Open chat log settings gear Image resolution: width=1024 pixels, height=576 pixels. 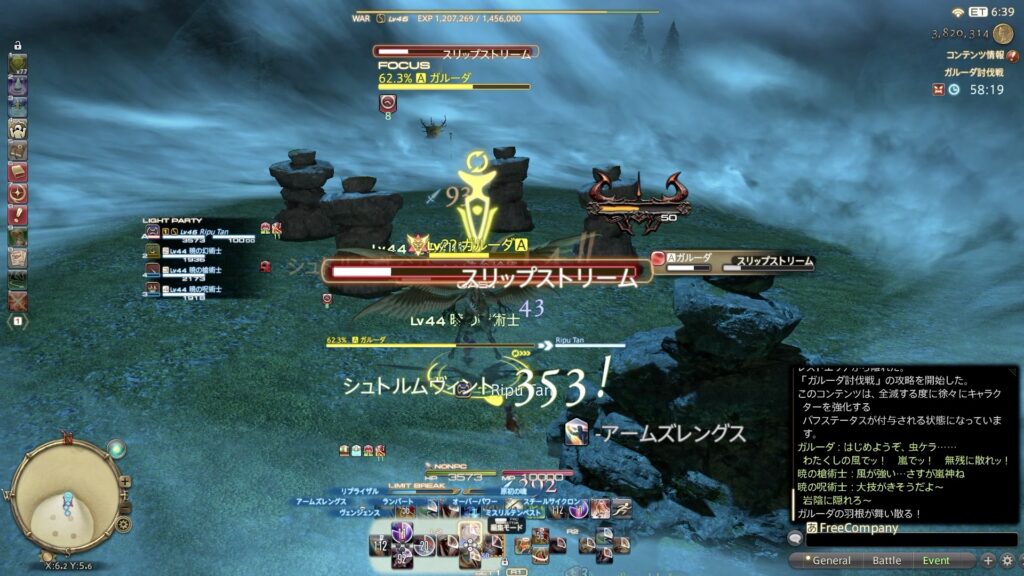click(x=1007, y=560)
